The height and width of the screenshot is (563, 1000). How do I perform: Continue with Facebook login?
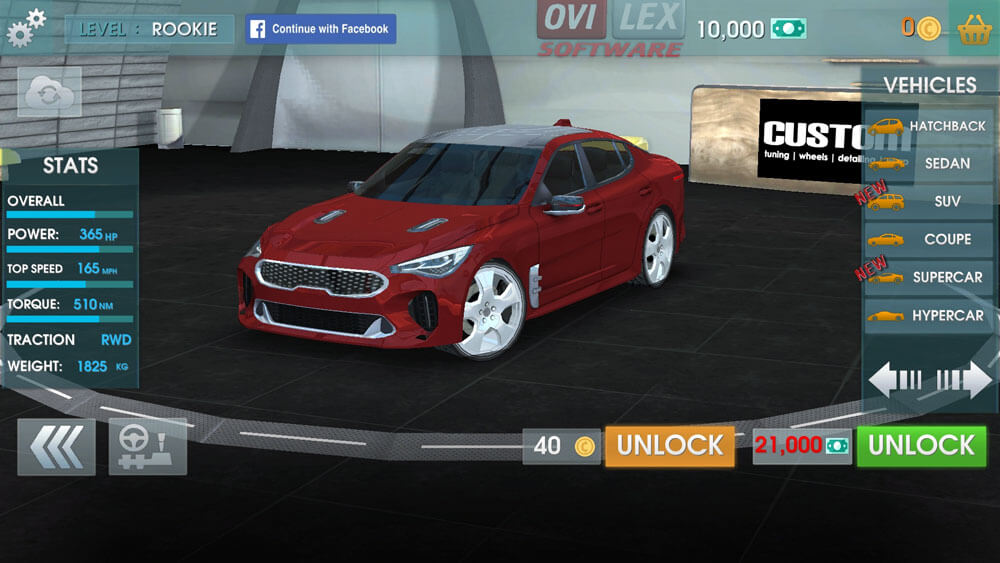click(321, 29)
